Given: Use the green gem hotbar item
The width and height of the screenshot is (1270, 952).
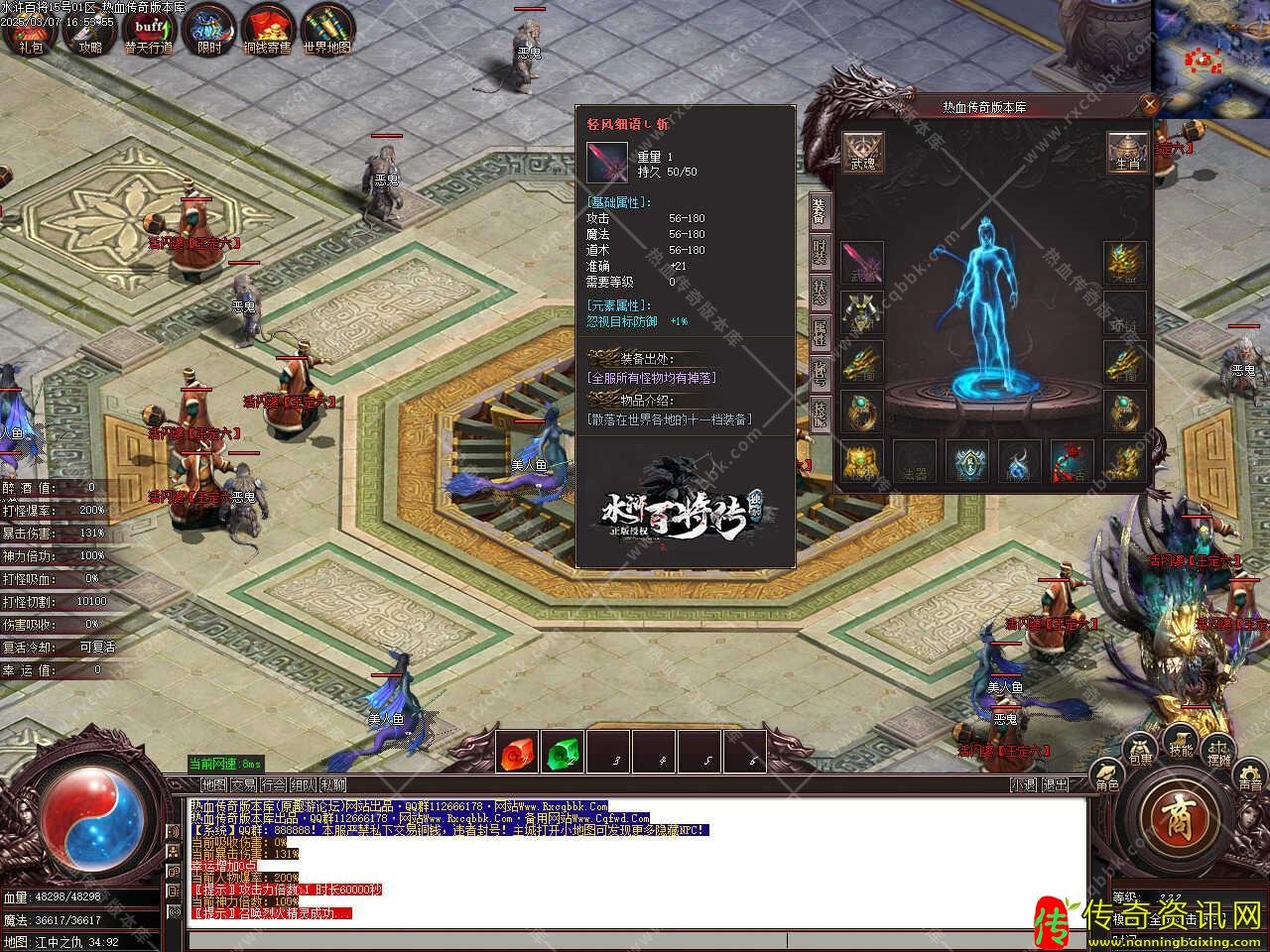Looking at the screenshot, I should (x=565, y=753).
